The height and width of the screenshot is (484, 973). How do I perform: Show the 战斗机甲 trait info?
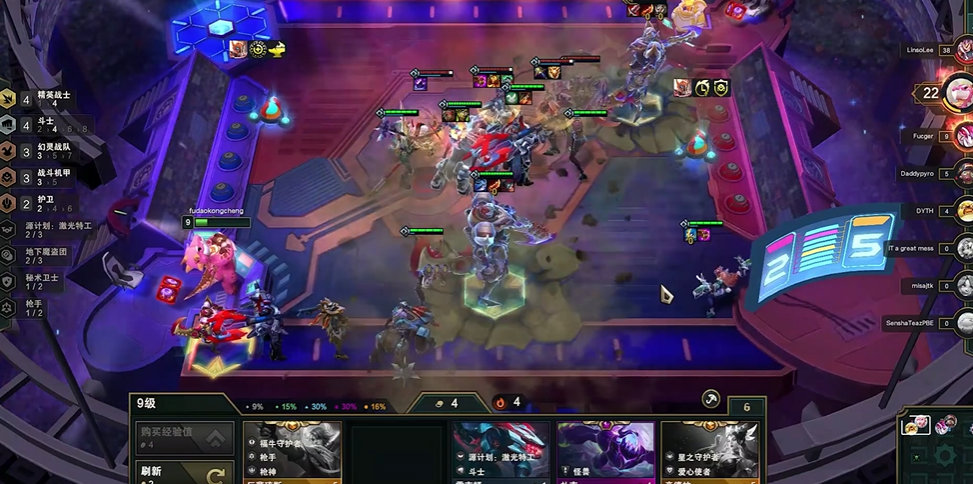[45, 177]
